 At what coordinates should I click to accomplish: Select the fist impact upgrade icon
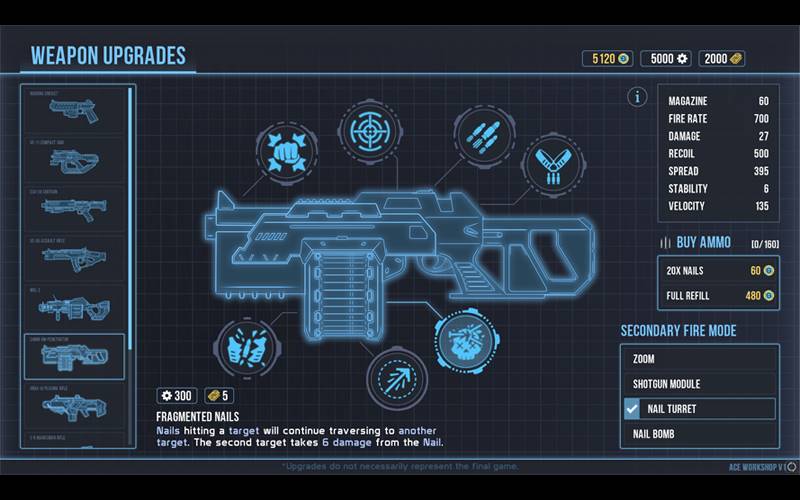coord(285,152)
